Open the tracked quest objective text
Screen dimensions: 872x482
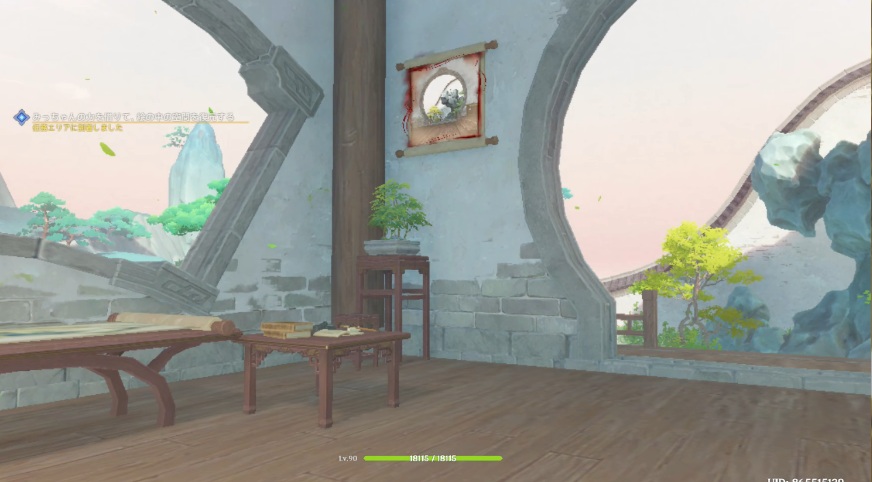(132, 116)
